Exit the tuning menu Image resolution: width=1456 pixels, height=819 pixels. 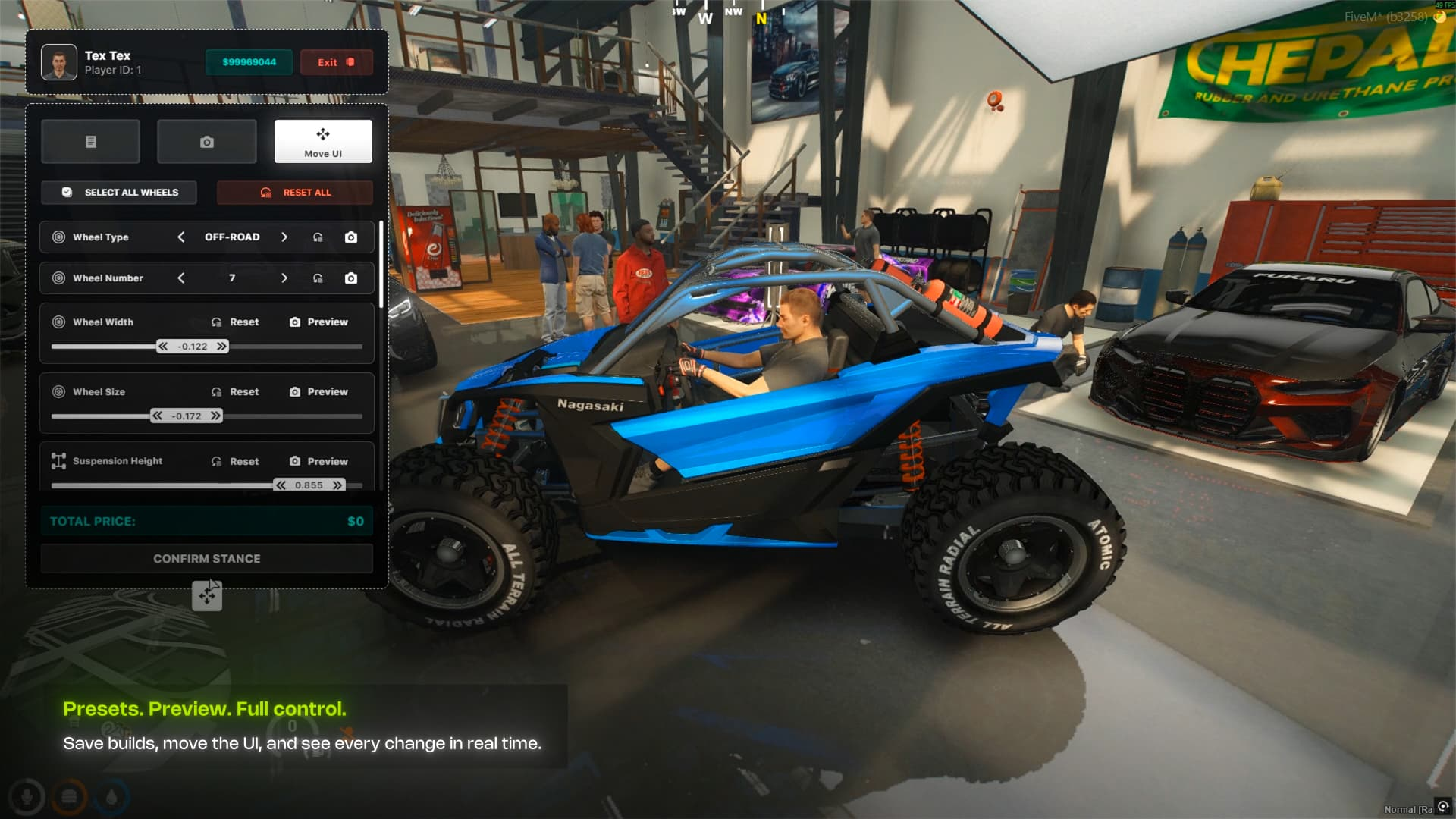[336, 62]
